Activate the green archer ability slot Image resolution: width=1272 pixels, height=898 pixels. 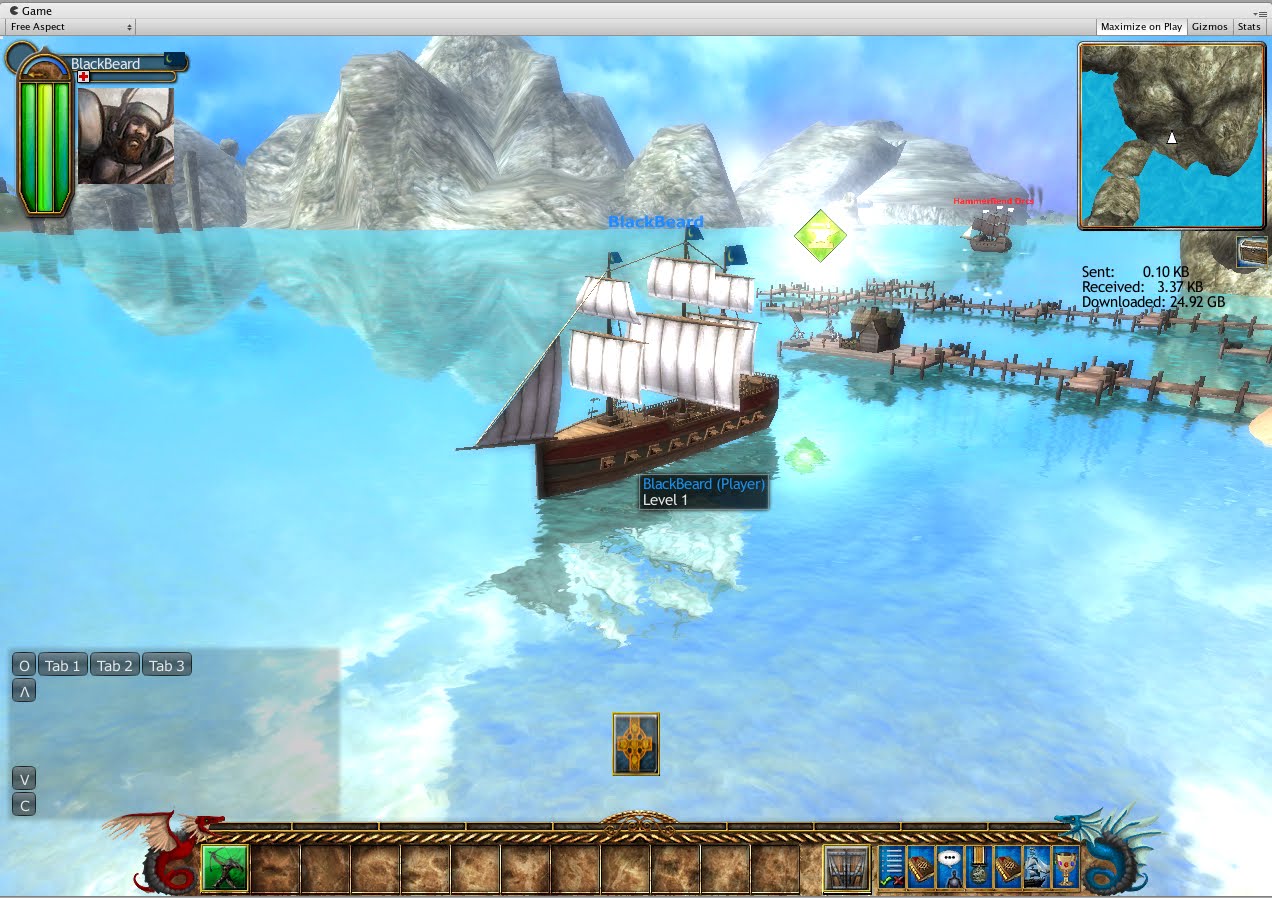pos(225,868)
